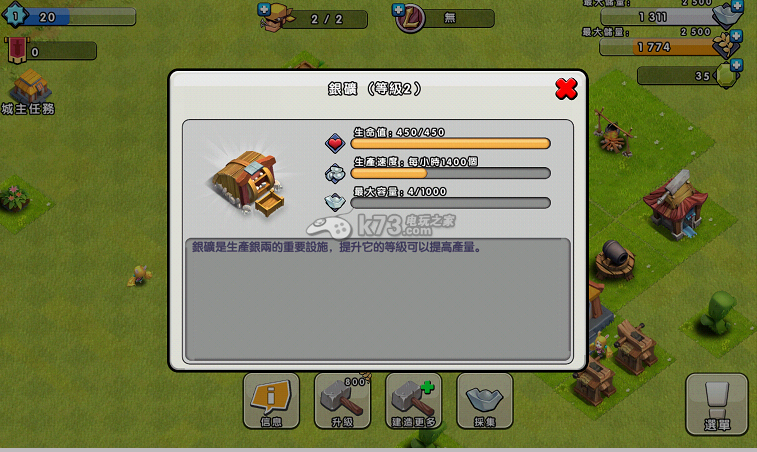Click the plus beside the gold storage bar

point(738,36)
